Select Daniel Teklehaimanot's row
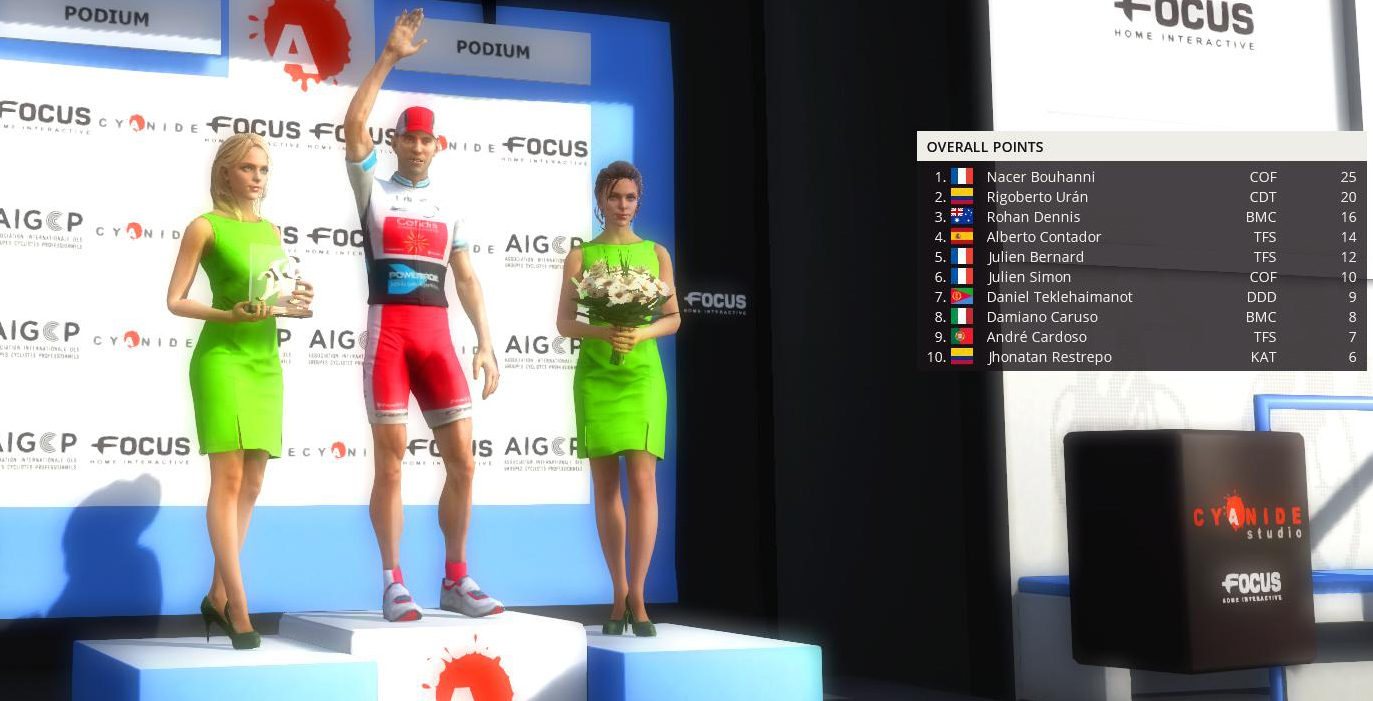 (1059, 297)
